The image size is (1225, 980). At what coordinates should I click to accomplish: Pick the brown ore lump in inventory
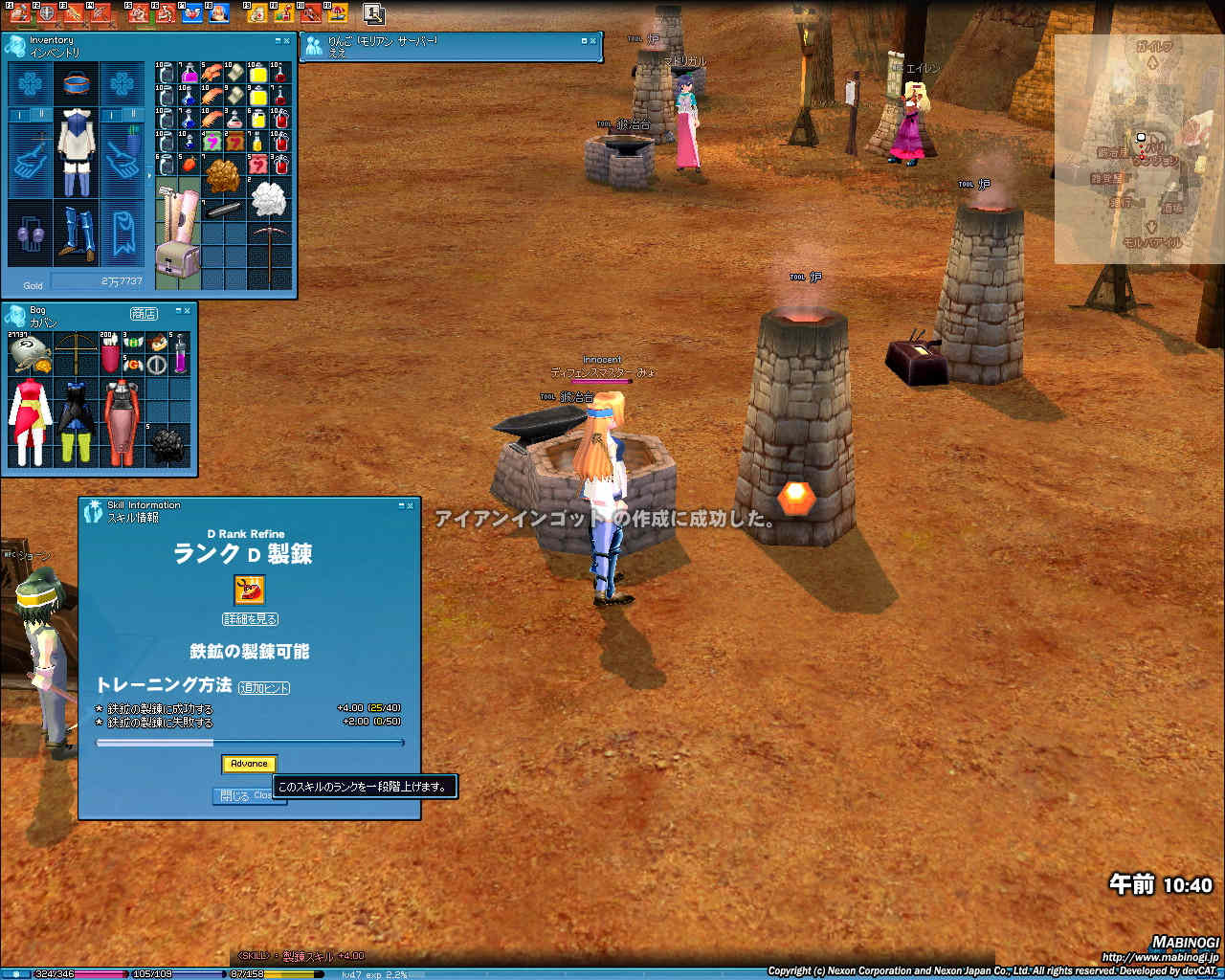click(x=224, y=177)
